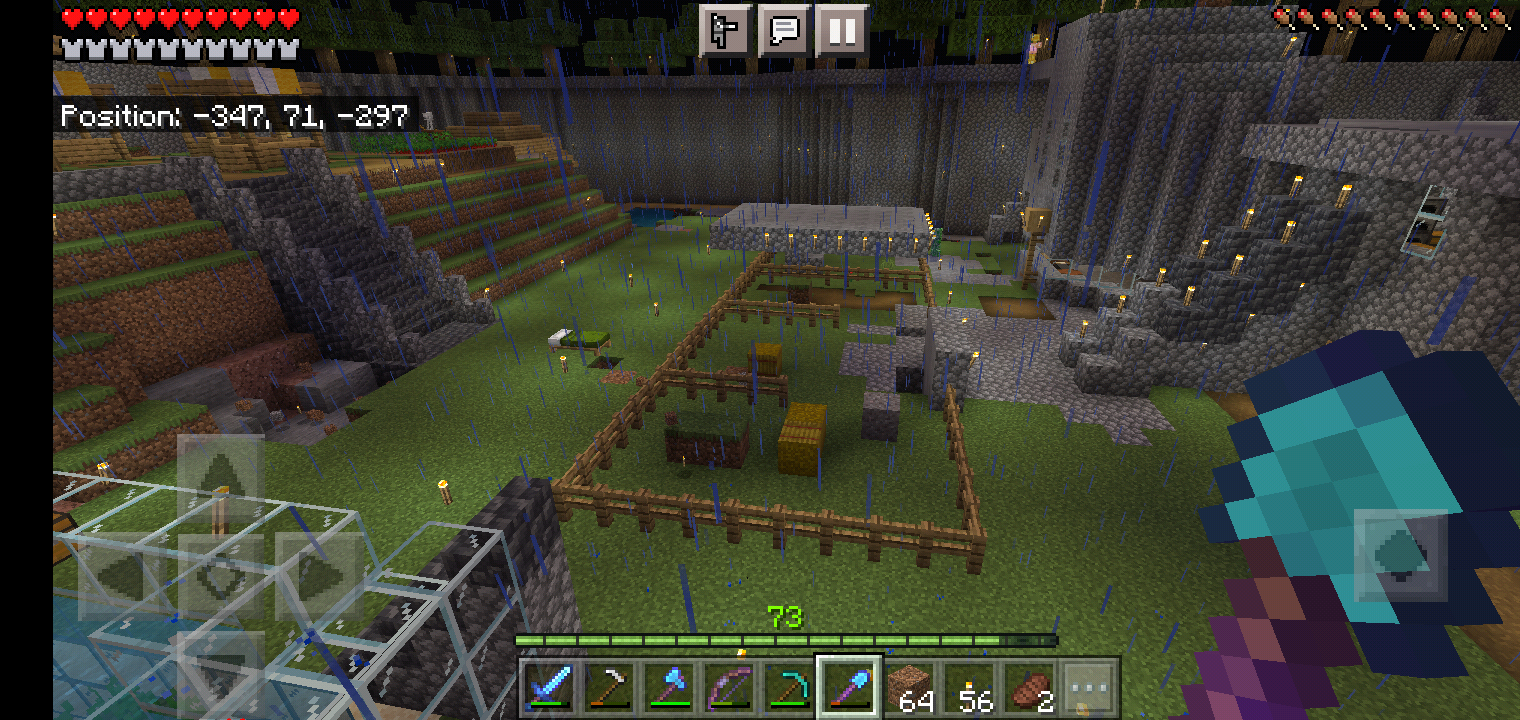
Task: Tap the center diamond of the D-pad
Action: coord(220,575)
